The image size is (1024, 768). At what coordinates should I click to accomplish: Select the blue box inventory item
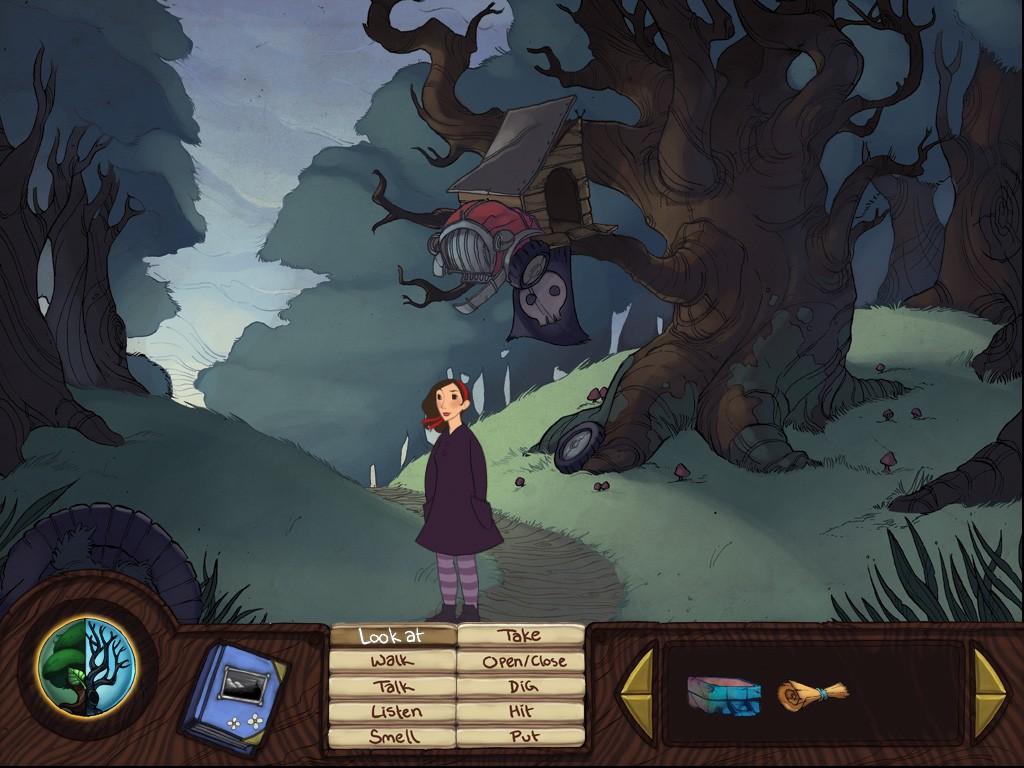717,694
